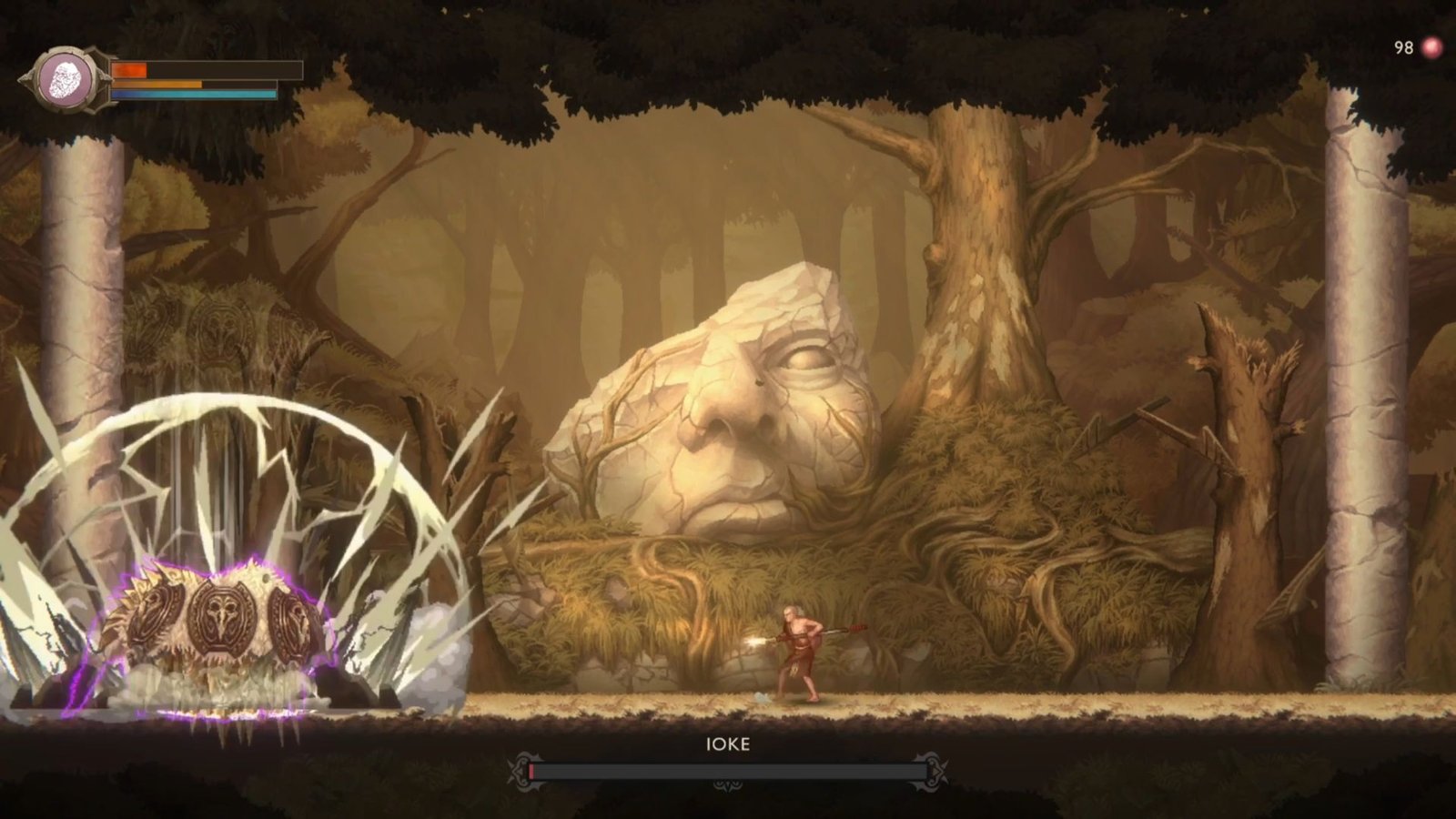The height and width of the screenshot is (819, 1456).
Task: Click the boss health bar under the IOKE name
Action: [x=728, y=770]
